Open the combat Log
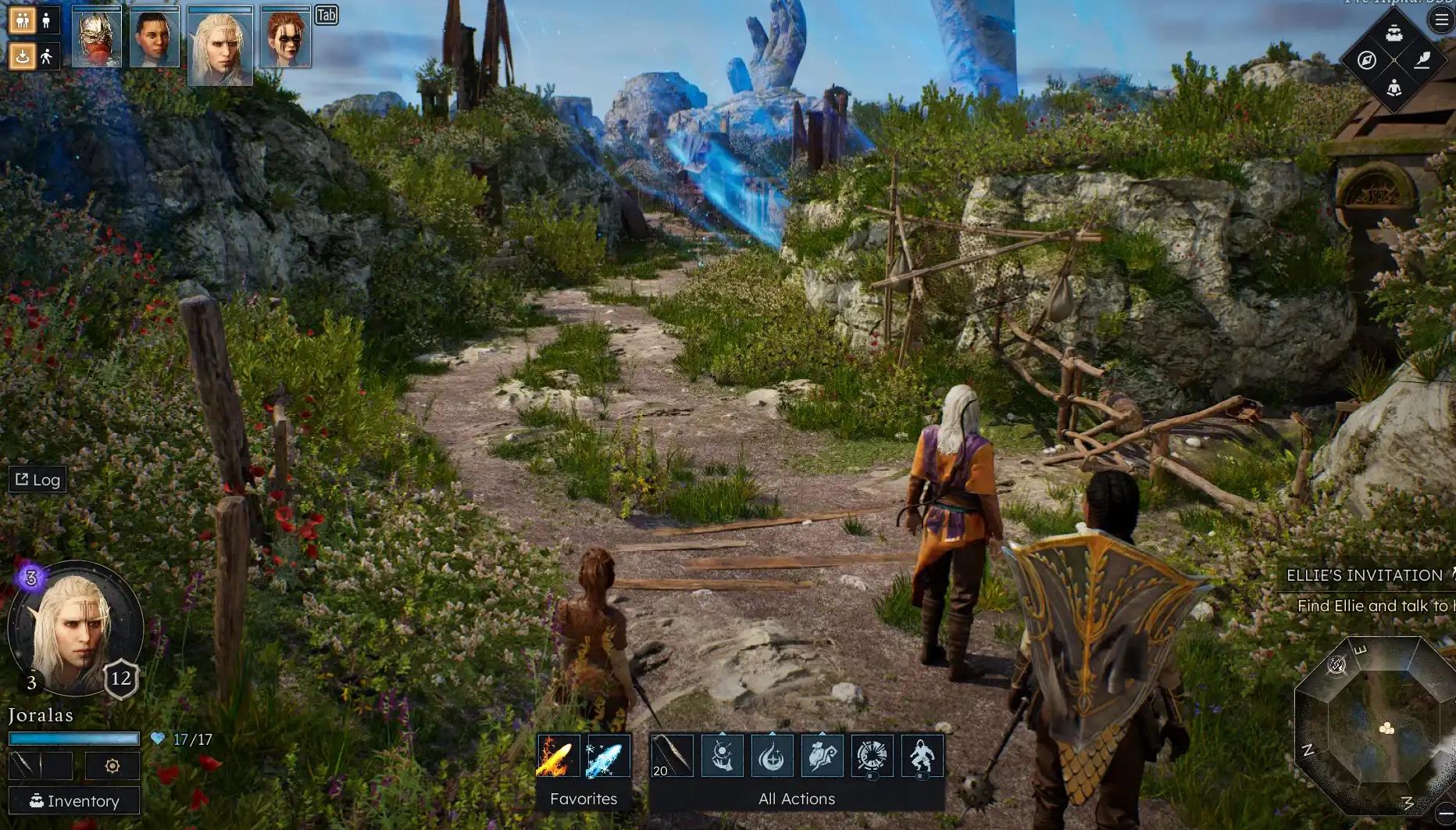 click(37, 479)
